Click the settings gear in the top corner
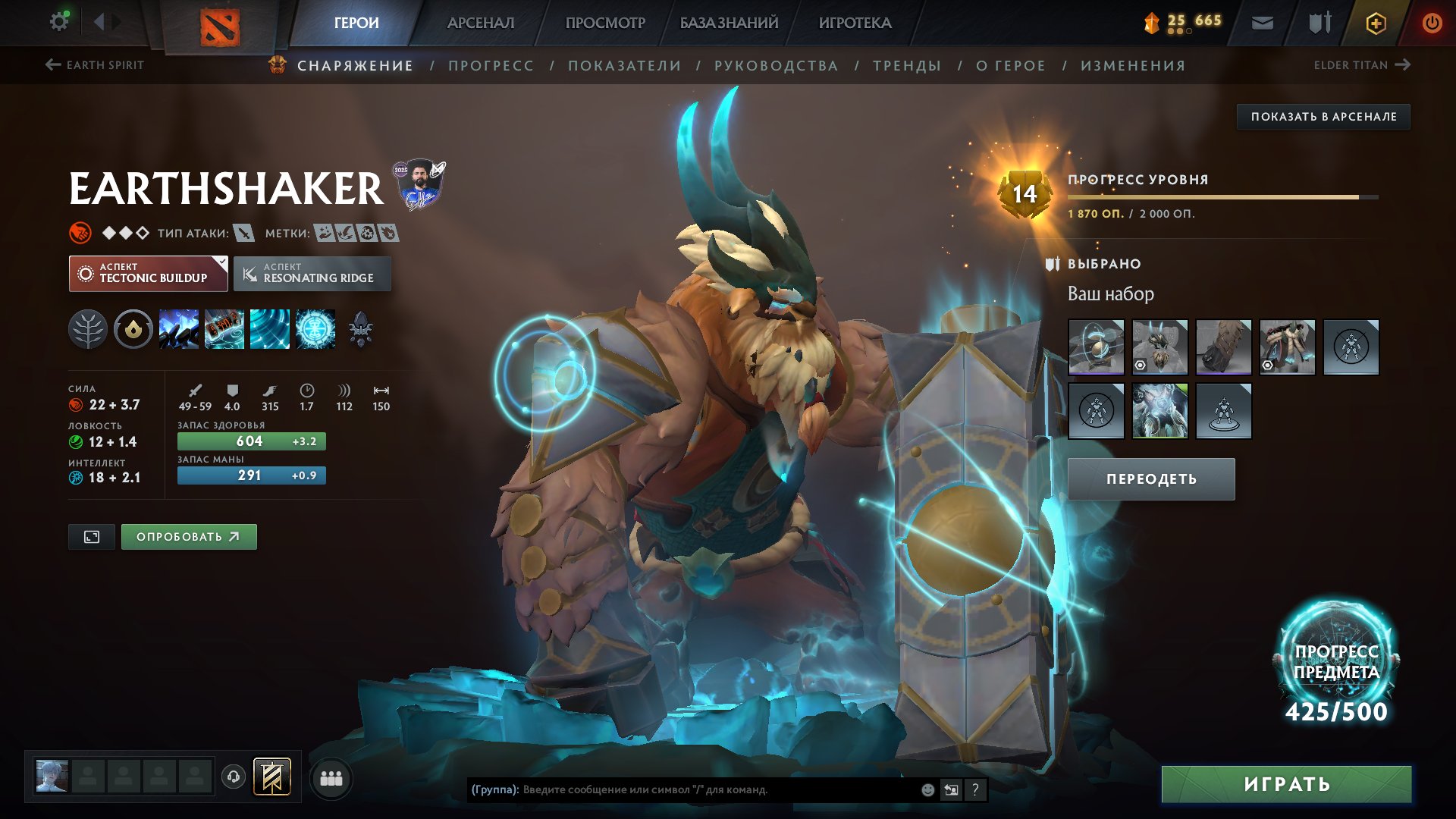Image resolution: width=1456 pixels, height=819 pixels. coord(58,20)
